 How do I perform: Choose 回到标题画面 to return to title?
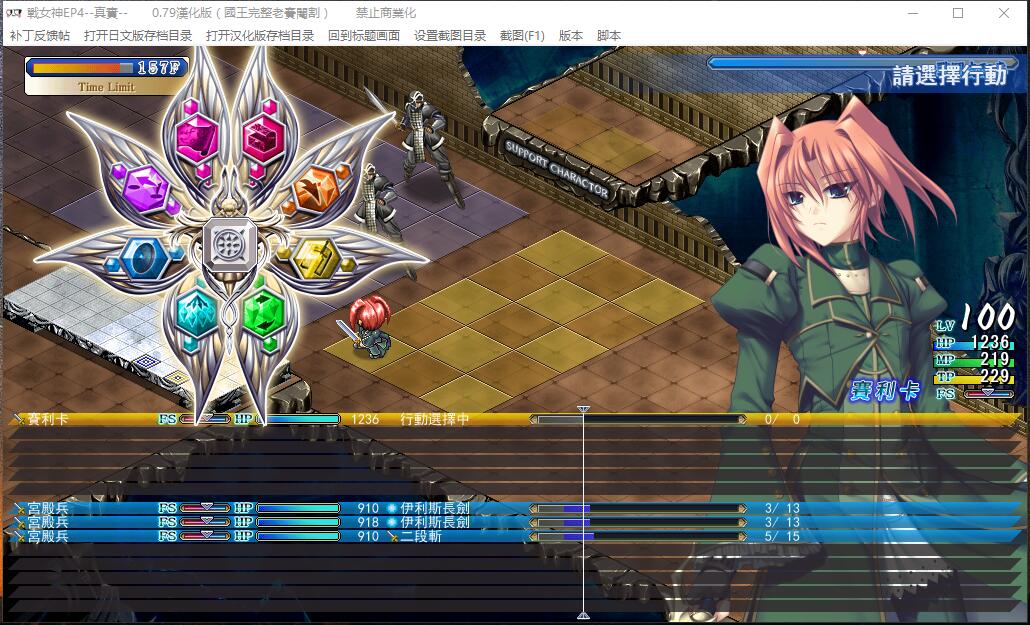tap(364, 35)
